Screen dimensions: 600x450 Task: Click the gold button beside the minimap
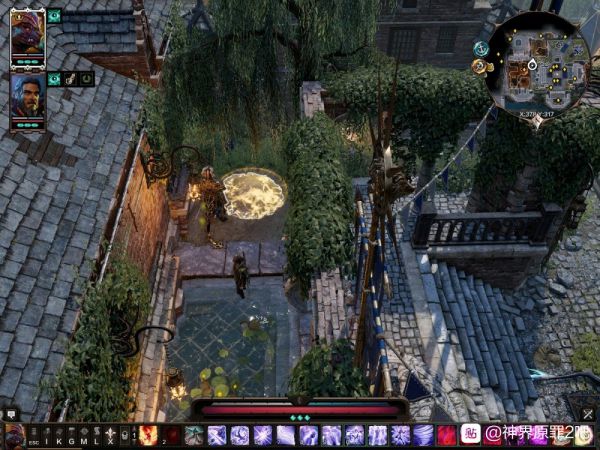tap(479, 66)
